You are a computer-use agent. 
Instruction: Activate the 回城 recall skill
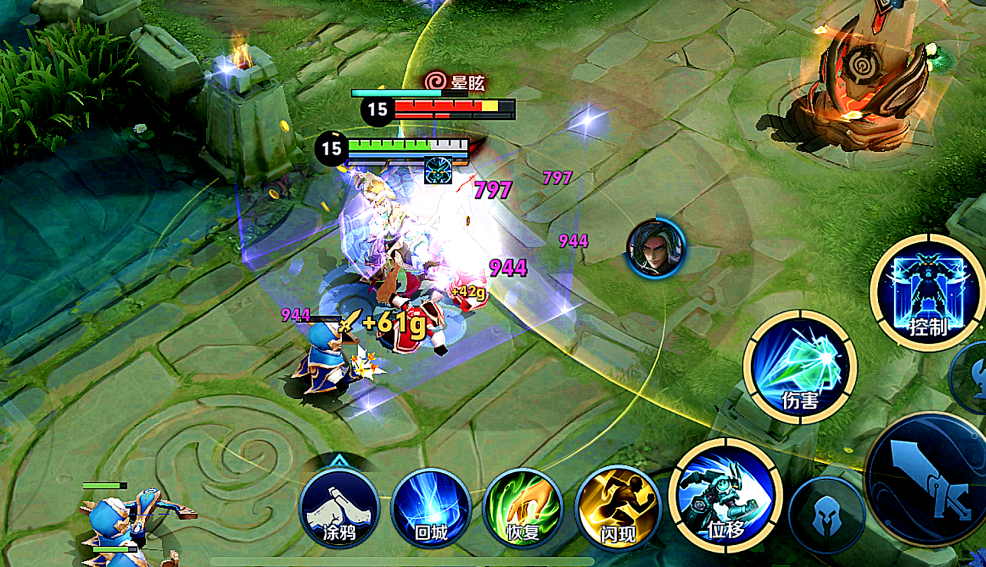pos(431,507)
